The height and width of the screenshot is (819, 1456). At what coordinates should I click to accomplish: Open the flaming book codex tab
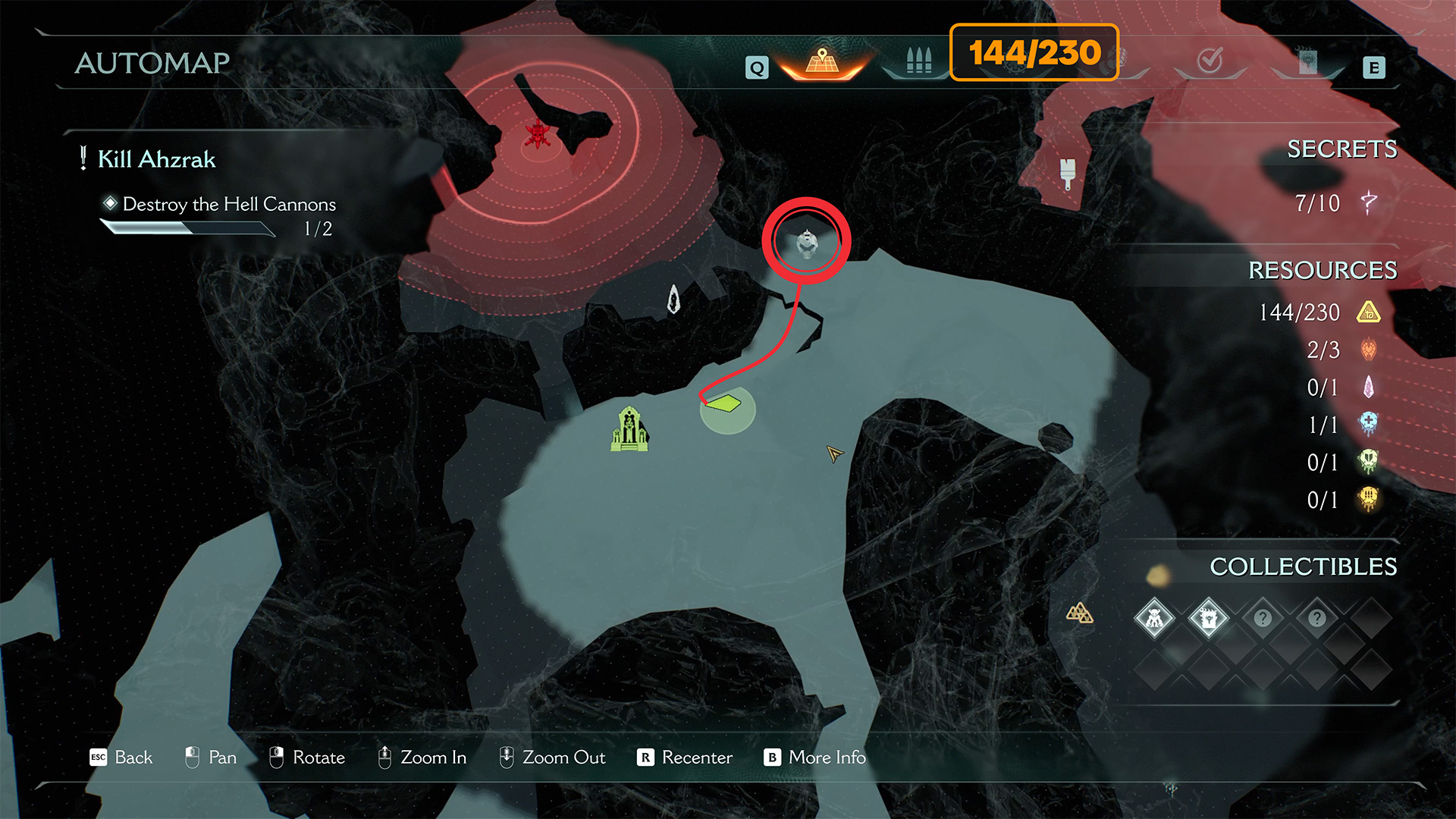point(1307,62)
